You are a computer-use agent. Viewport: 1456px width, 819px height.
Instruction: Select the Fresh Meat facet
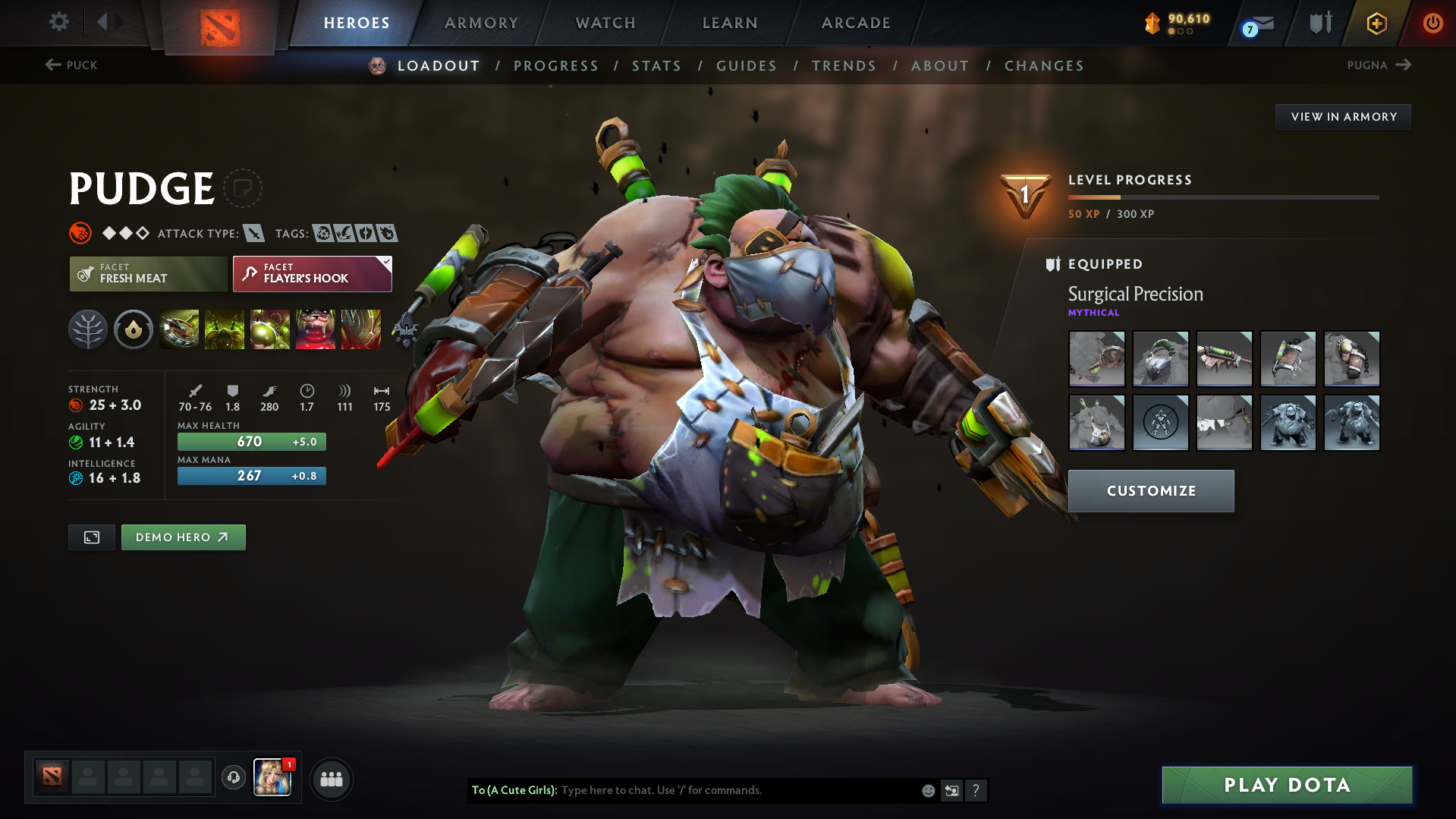click(x=148, y=273)
